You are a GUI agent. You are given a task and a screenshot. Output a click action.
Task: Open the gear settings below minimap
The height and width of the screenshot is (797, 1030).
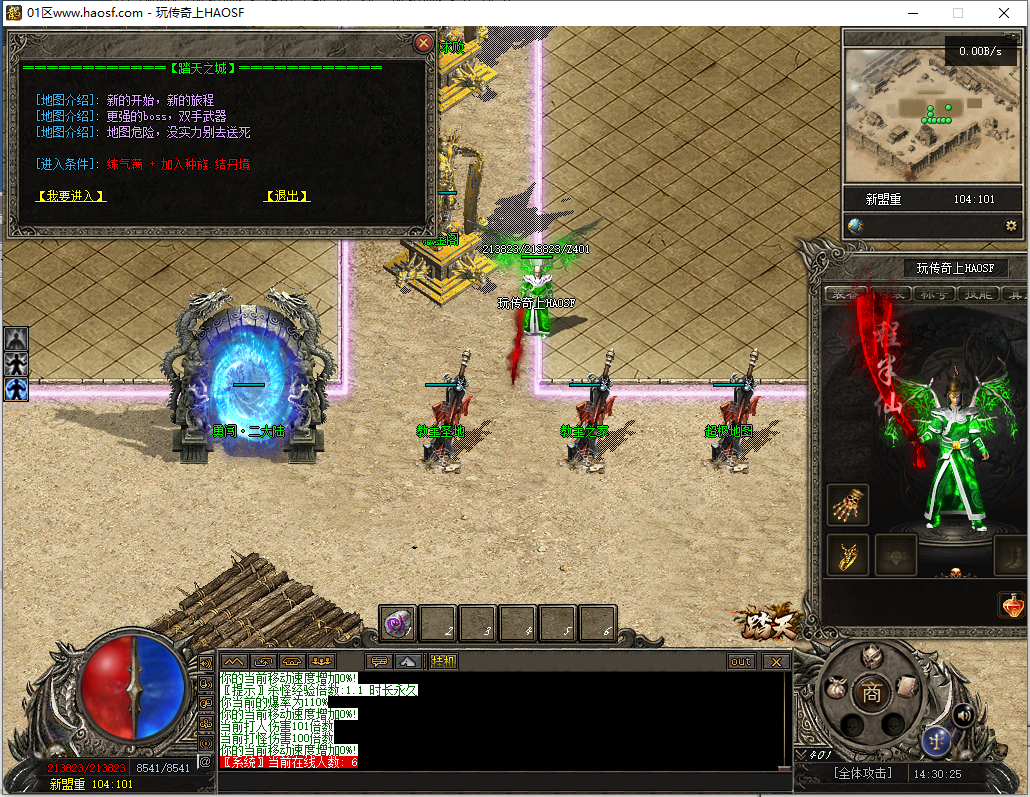point(1011,226)
